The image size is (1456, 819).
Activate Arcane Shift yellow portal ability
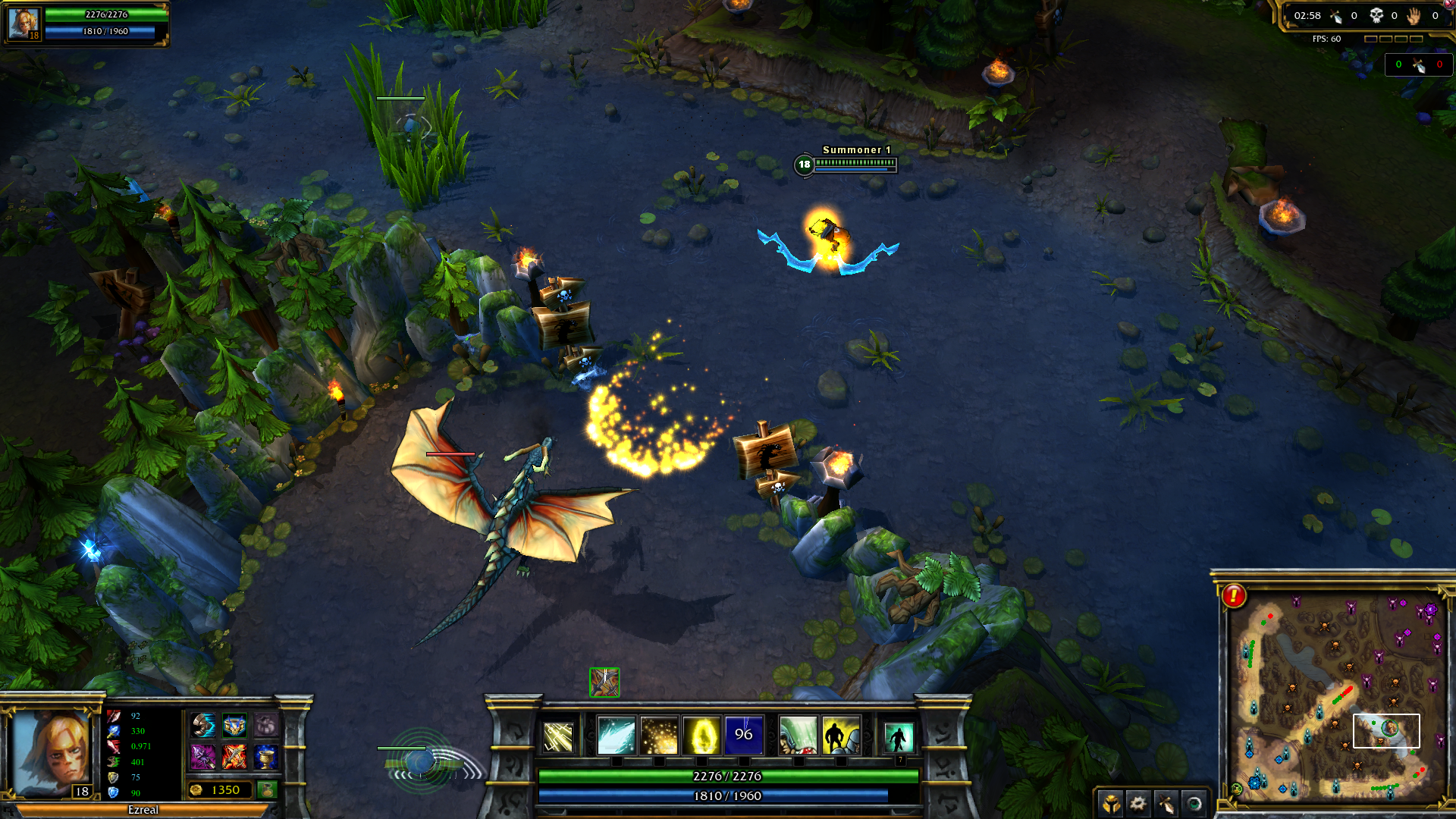click(701, 736)
